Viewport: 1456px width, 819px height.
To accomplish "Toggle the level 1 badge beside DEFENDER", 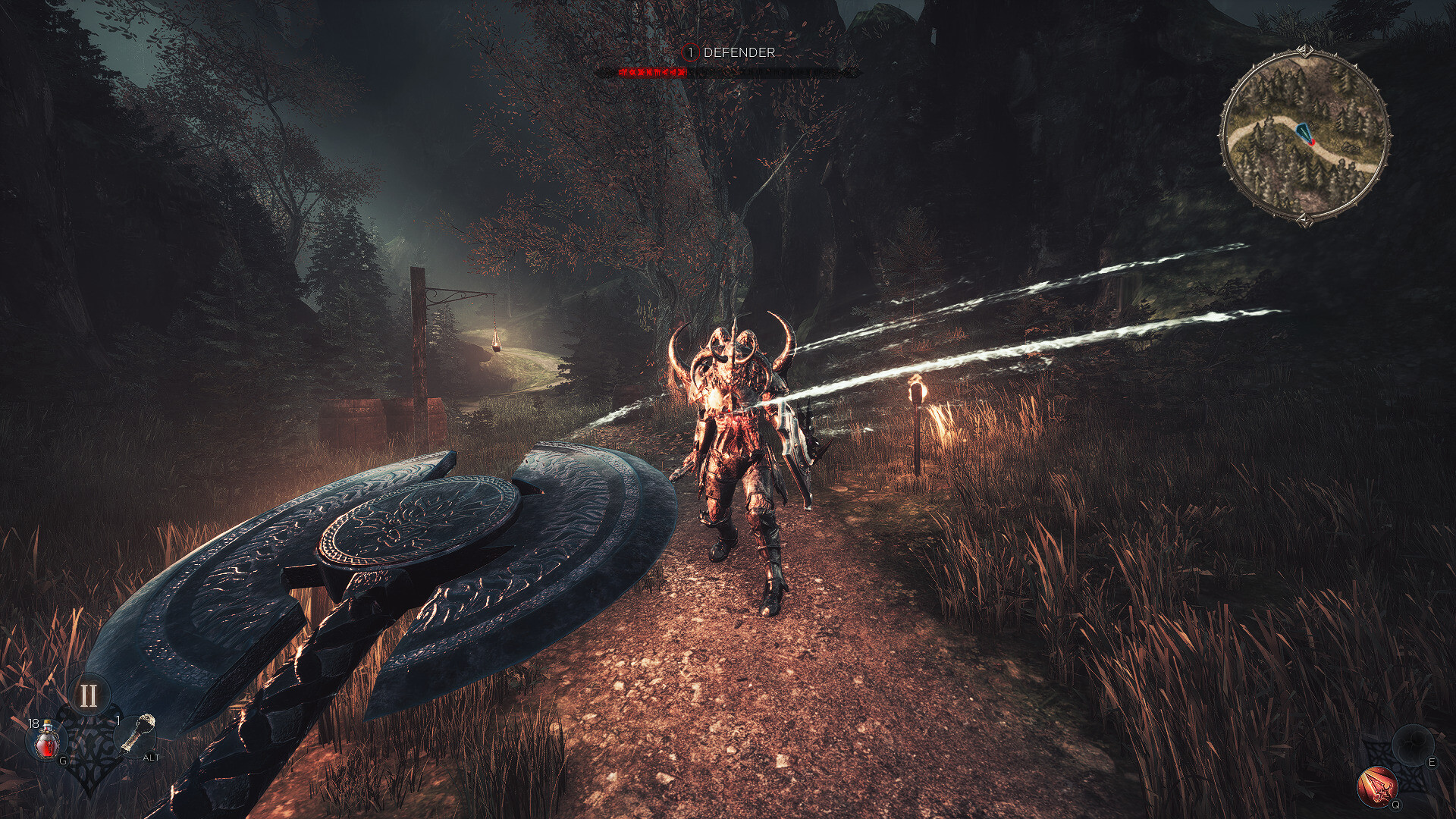I will point(690,52).
